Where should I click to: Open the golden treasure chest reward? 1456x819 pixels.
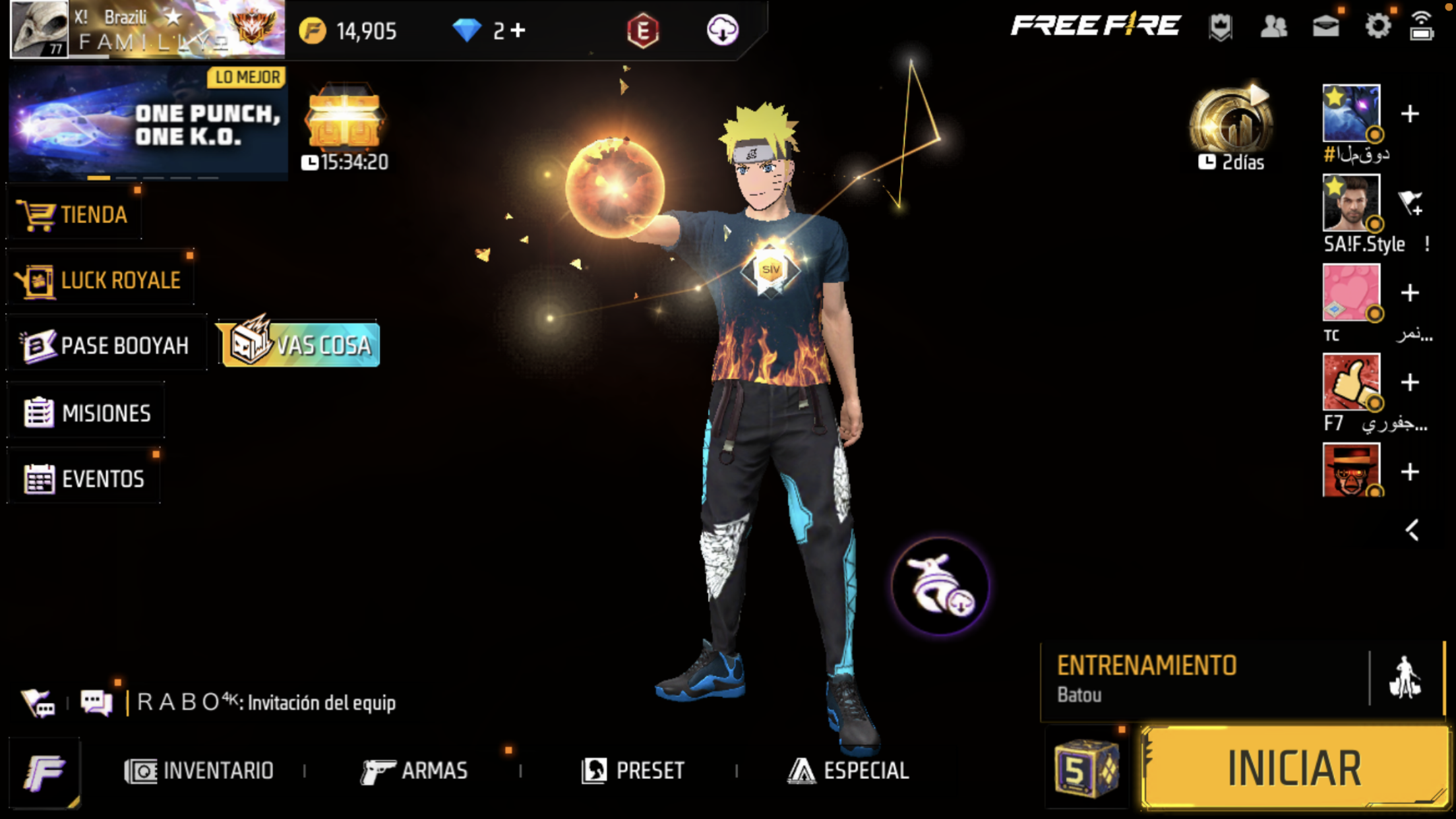coord(345,119)
